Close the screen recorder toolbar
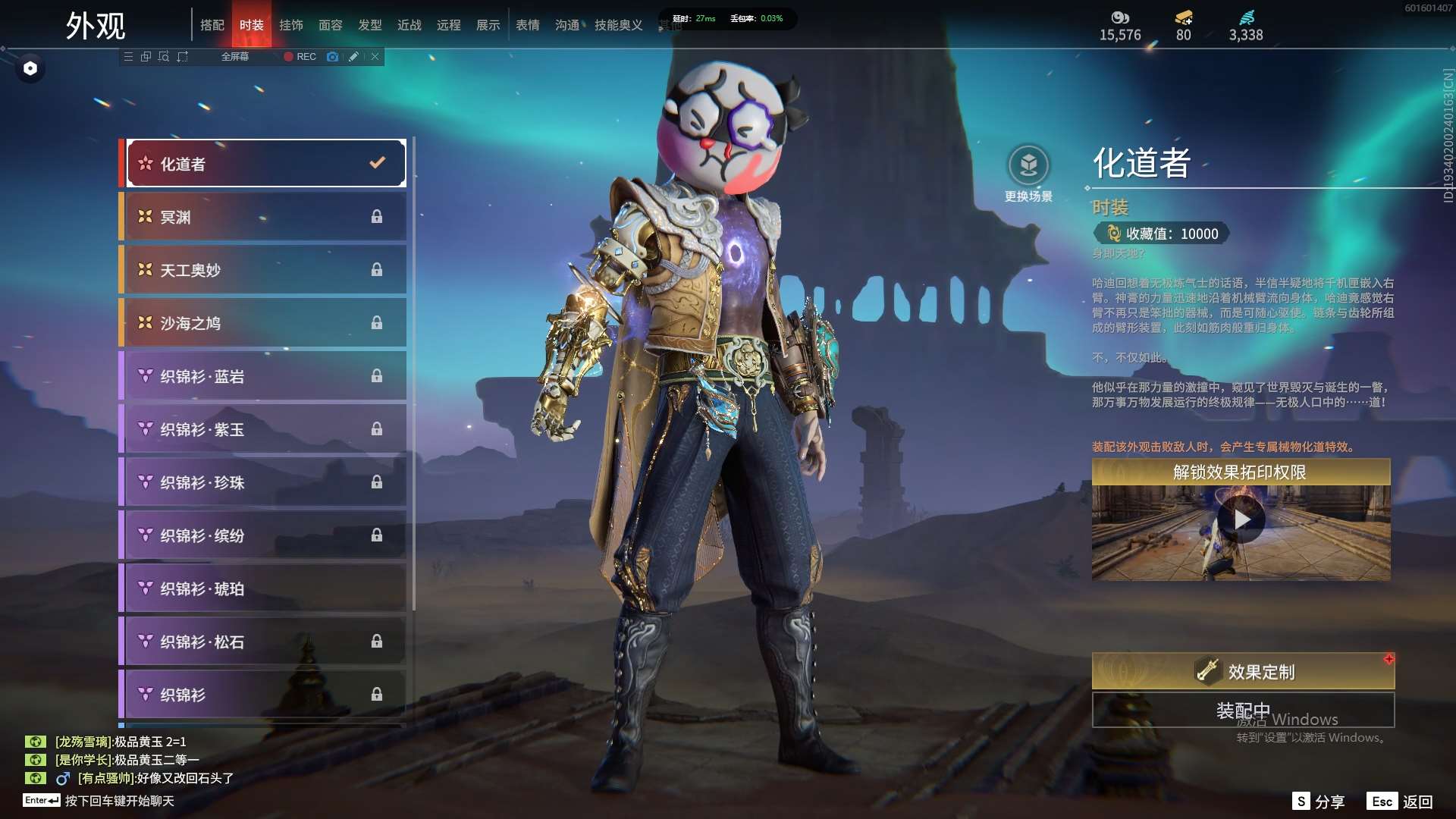The image size is (1456, 819). pyautogui.click(x=375, y=57)
